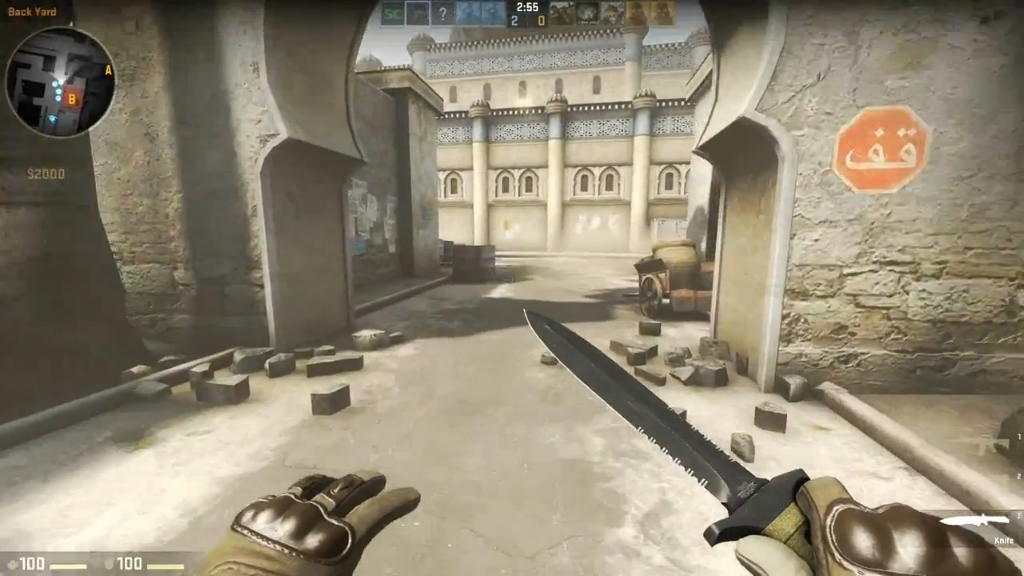Click the question mark player avatar
Image resolution: width=1024 pixels, height=576 pixels.
(x=442, y=13)
